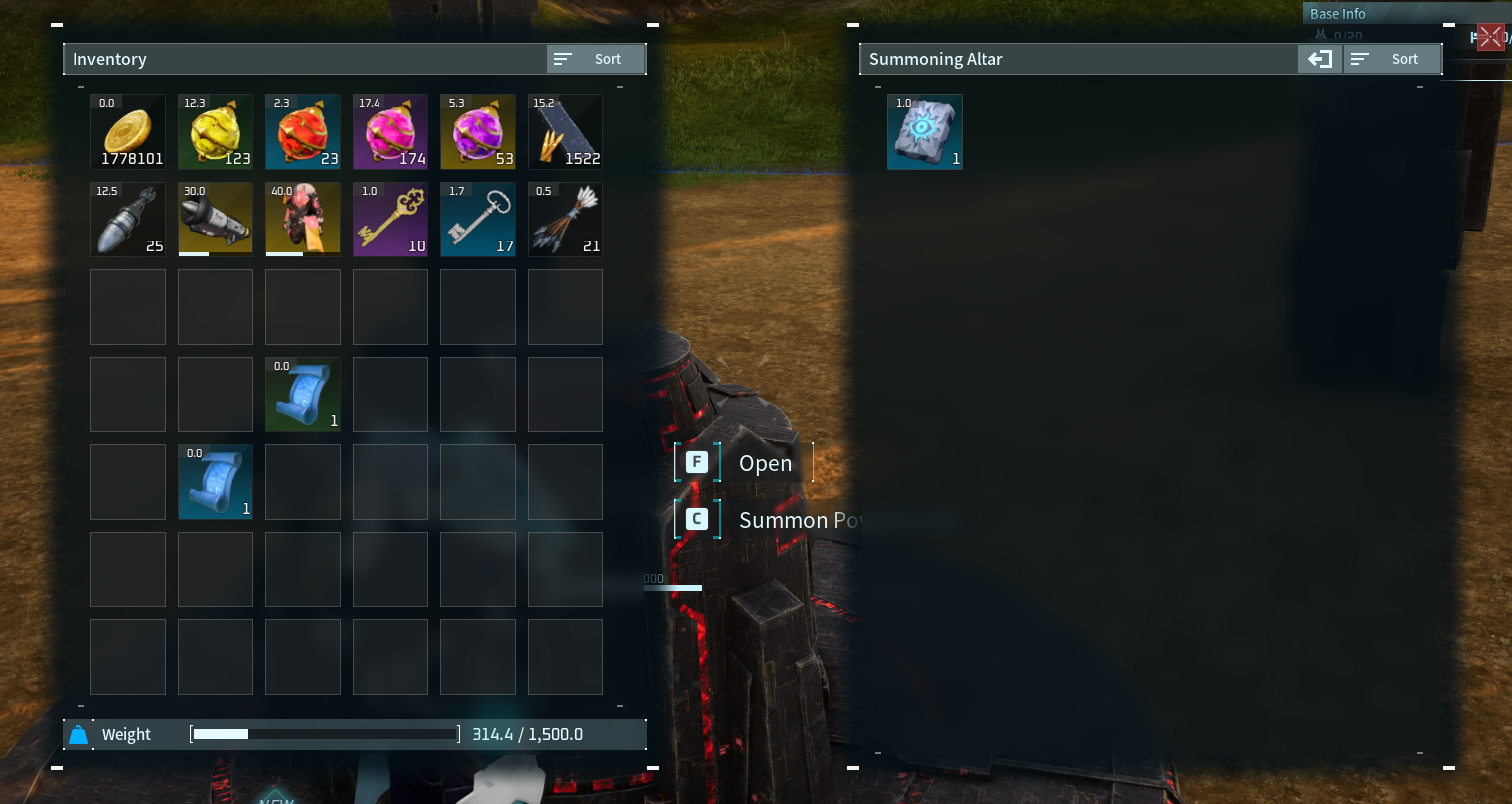Select the rocket ammo stack of 25
Viewport: 1512px width, 804px height.
point(127,220)
